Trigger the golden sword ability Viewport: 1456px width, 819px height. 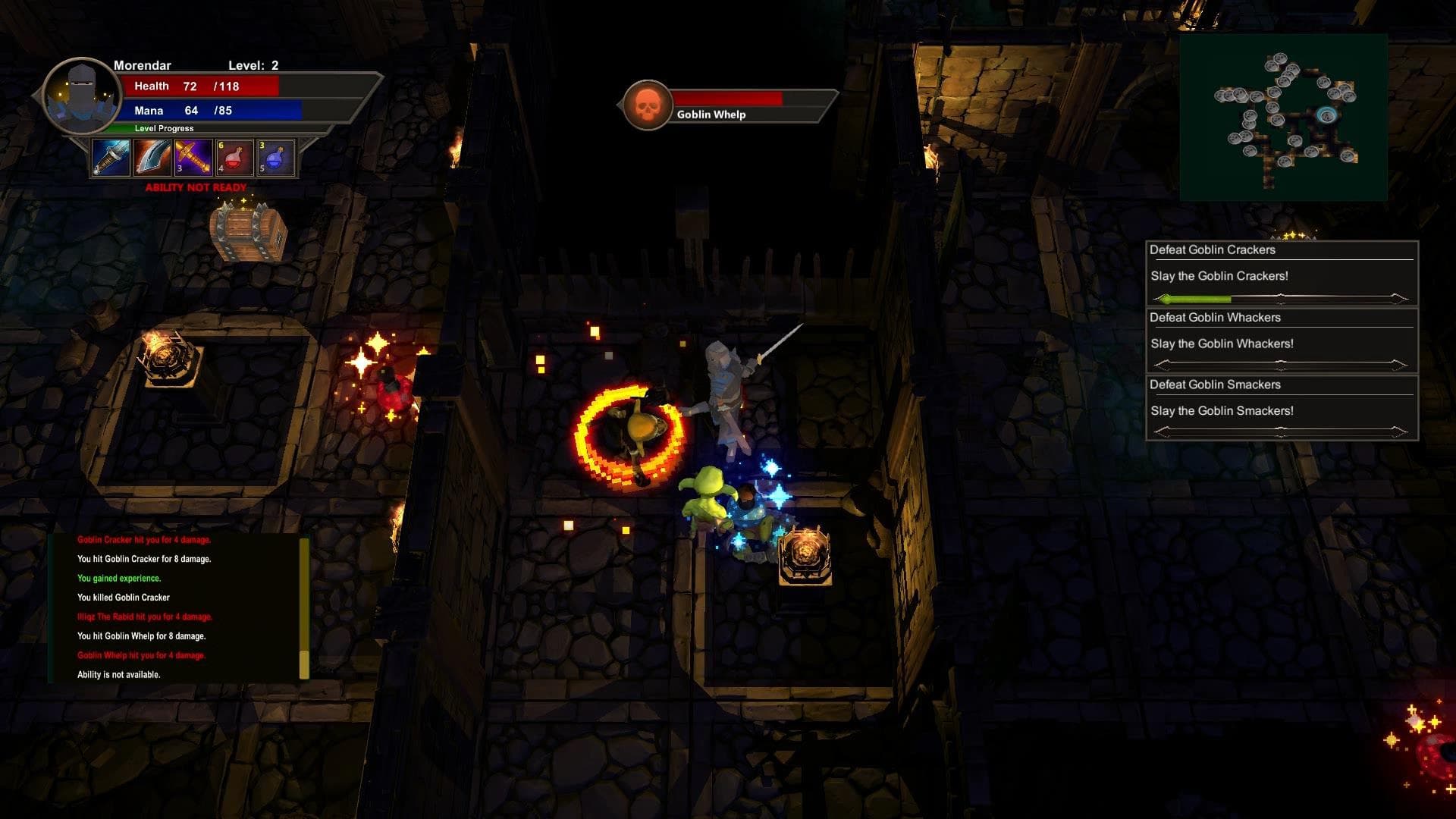pyautogui.click(x=193, y=158)
